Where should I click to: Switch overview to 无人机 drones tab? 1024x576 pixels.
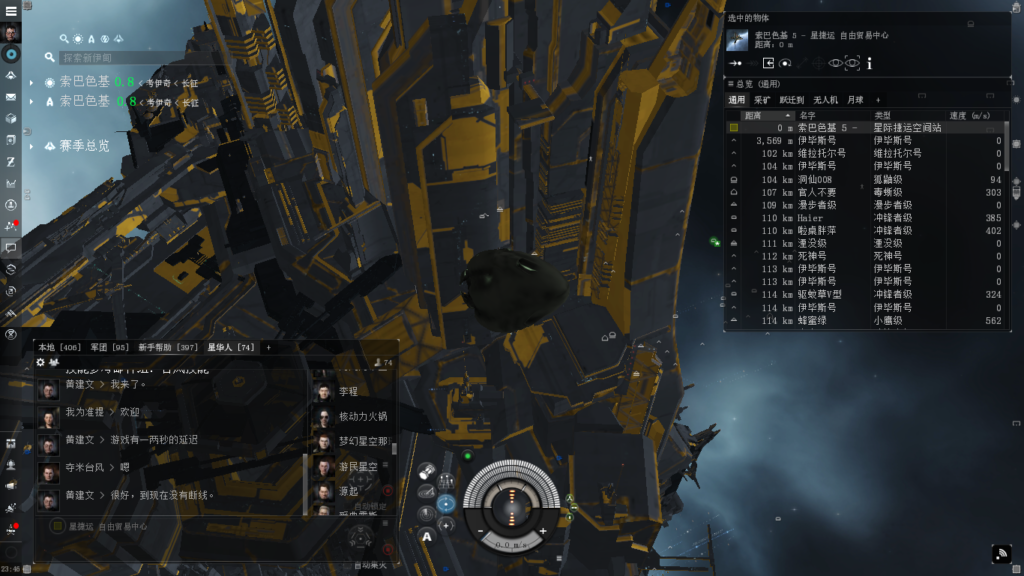(x=825, y=100)
